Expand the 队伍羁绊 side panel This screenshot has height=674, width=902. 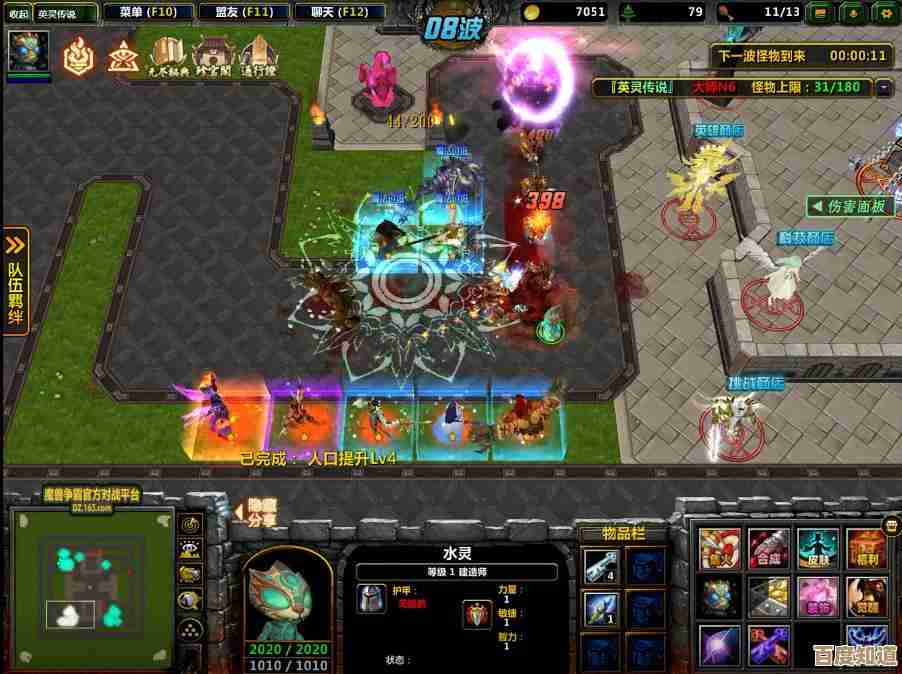[15, 281]
